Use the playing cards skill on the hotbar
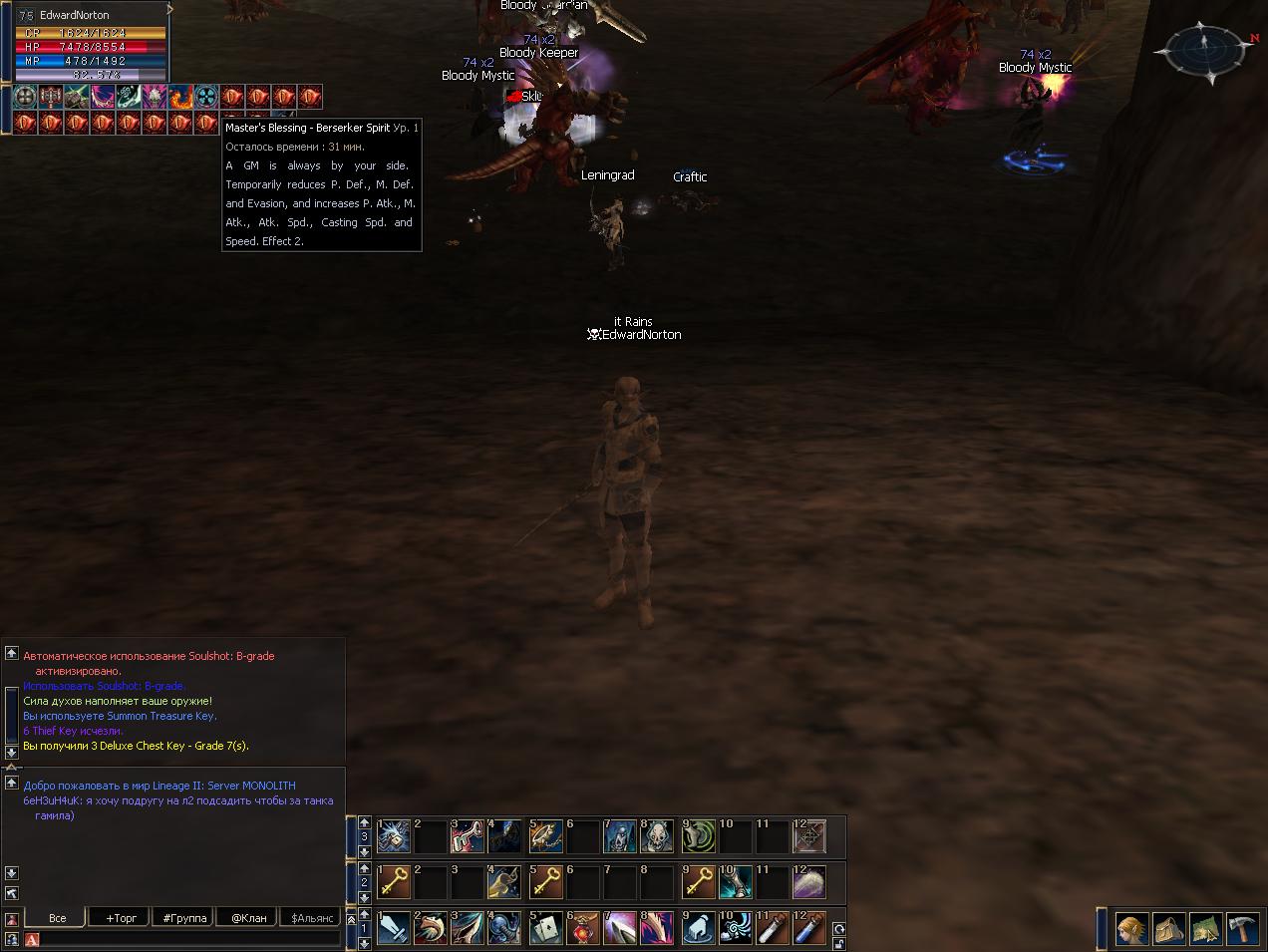The image size is (1268, 952). (x=545, y=929)
